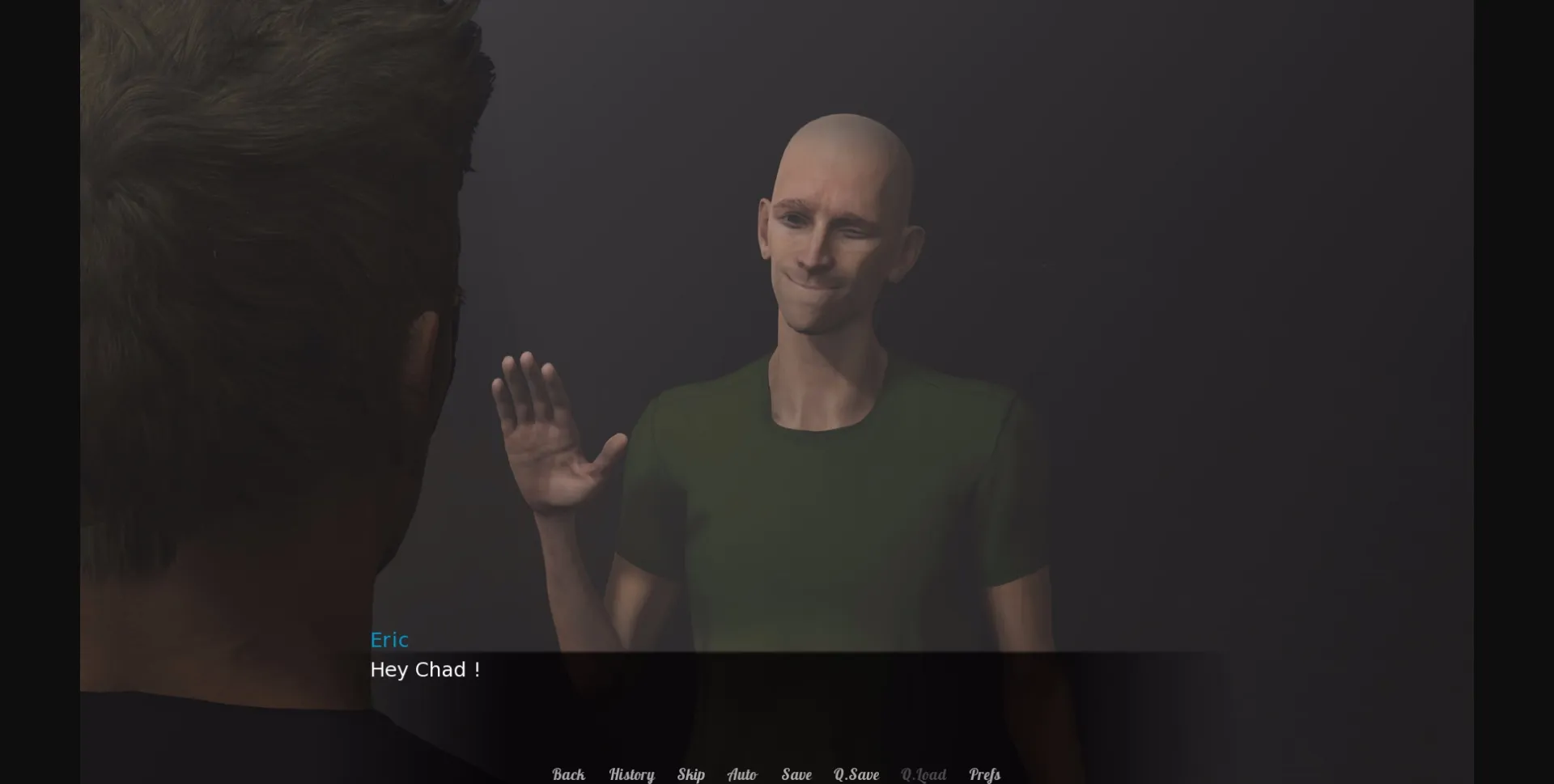Viewport: 1554px width, 784px height.
Task: Click Hey Chad dialogue text to continue
Action: click(426, 670)
